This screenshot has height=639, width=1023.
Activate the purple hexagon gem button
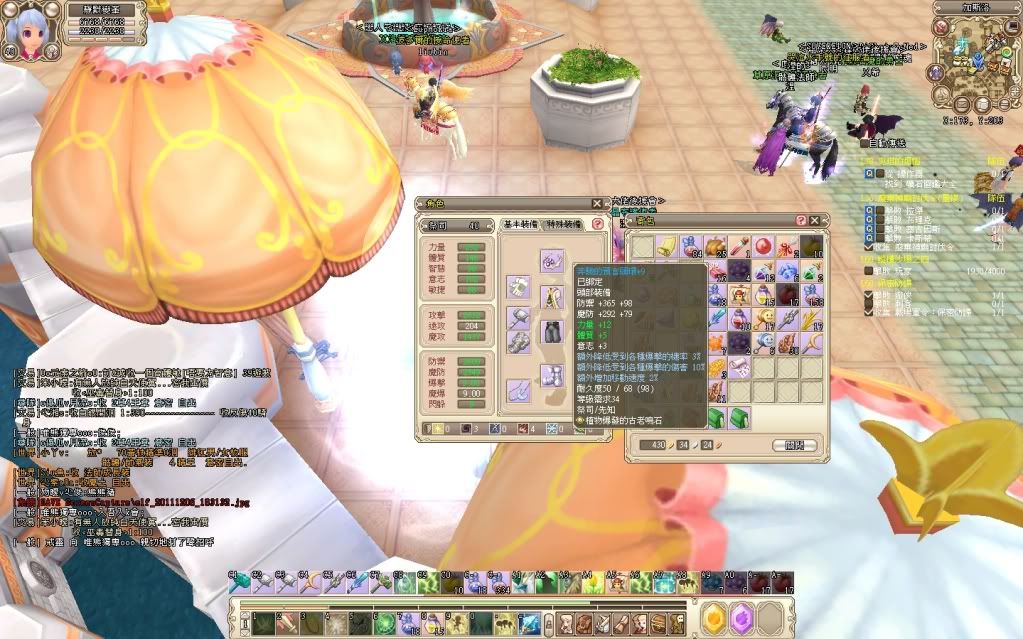click(x=741, y=619)
